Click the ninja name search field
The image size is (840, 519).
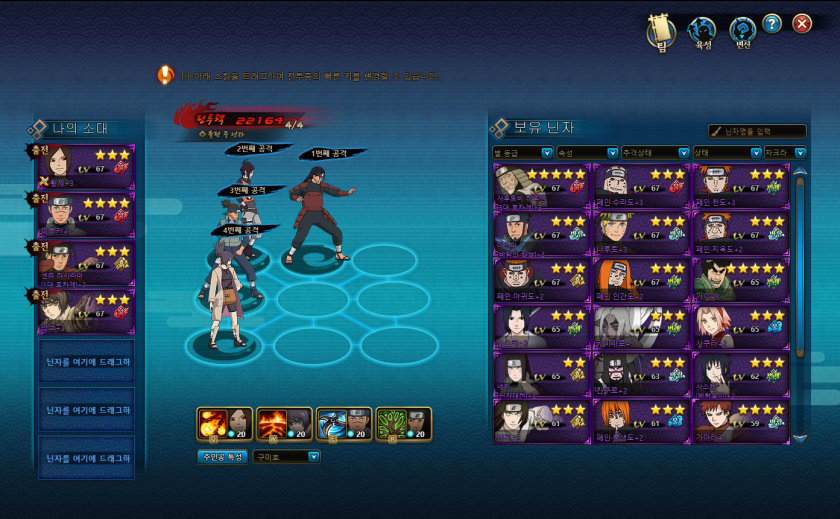point(757,131)
